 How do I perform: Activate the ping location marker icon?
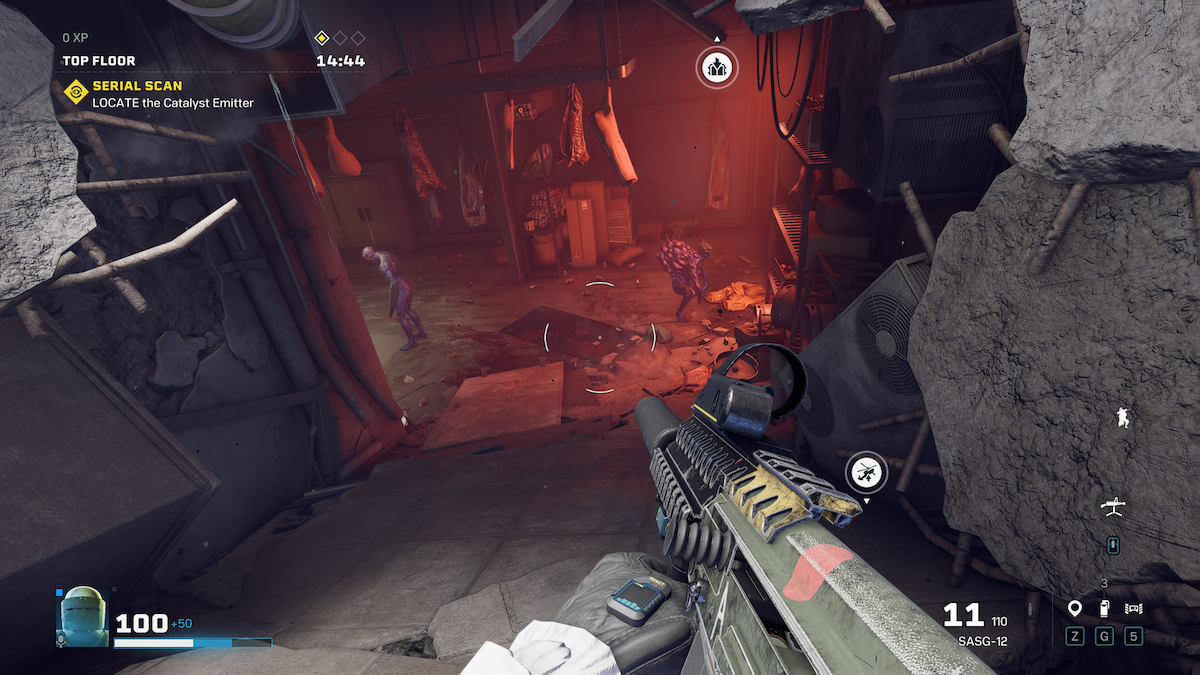1075,608
